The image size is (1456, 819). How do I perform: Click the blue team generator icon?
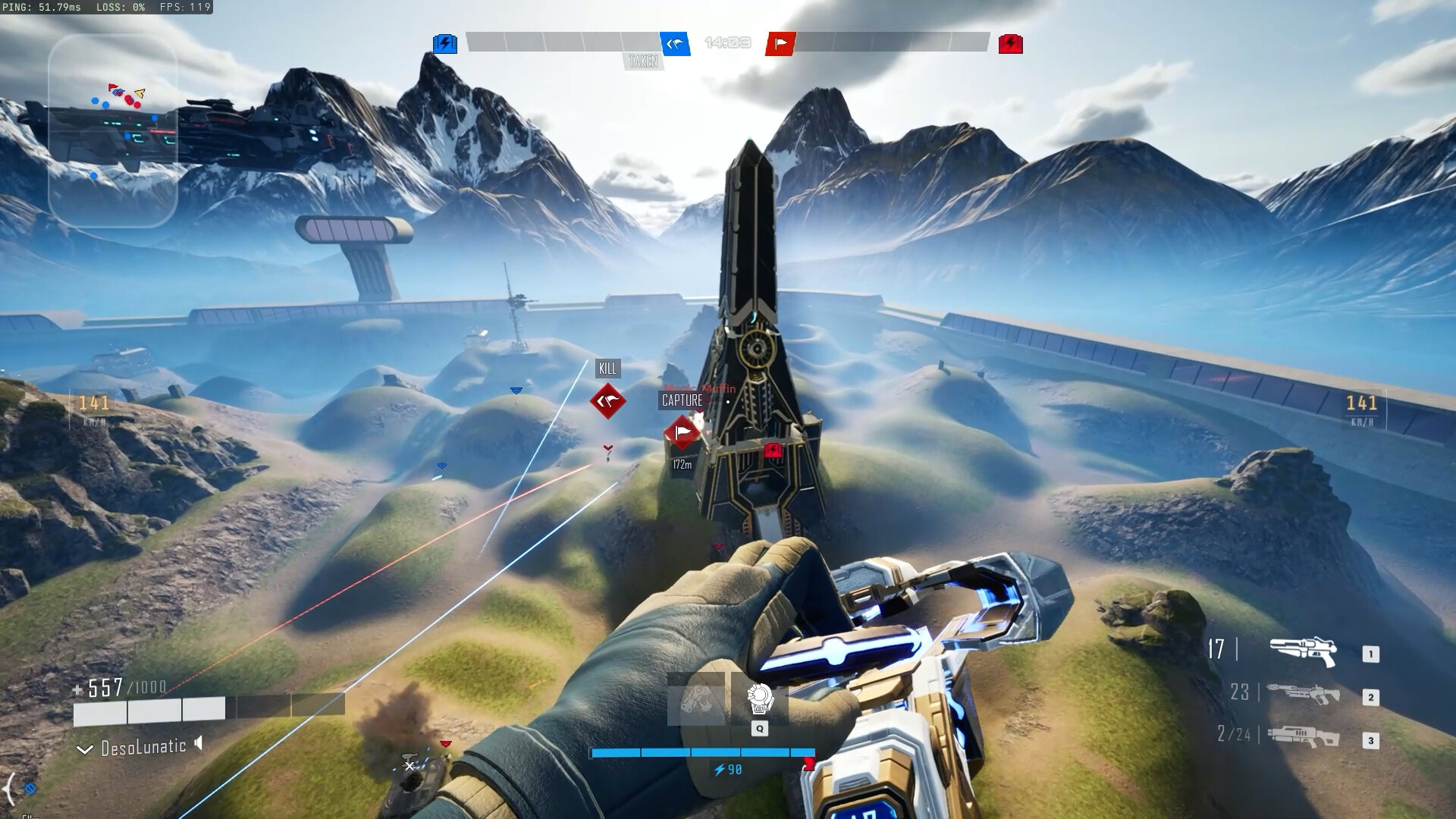(445, 44)
